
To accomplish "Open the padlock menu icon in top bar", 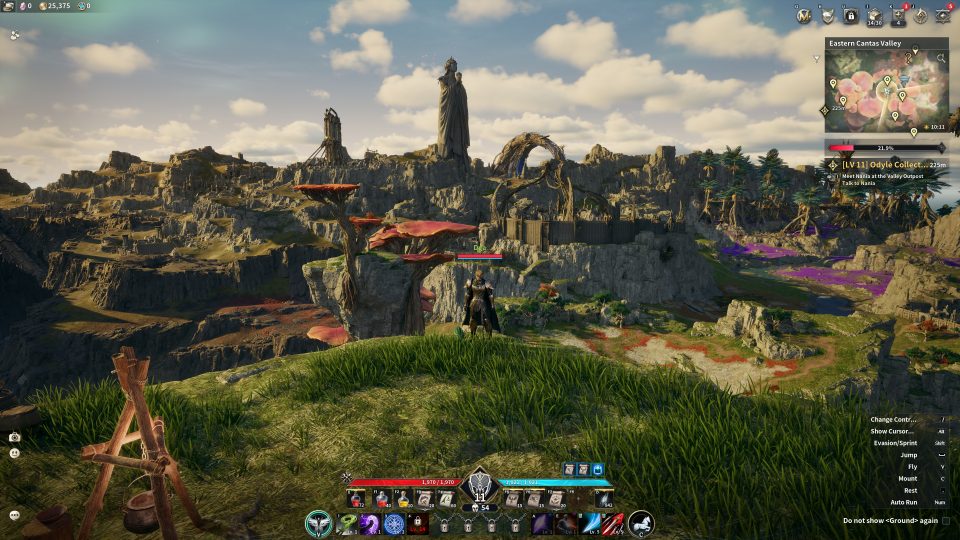I will 851,15.
